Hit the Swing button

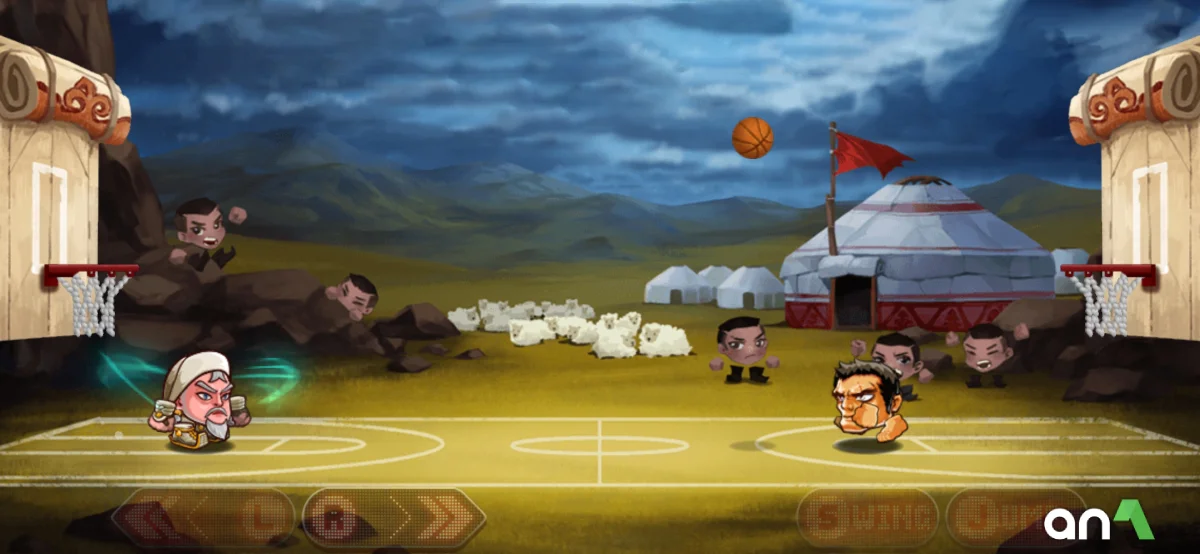click(x=867, y=518)
